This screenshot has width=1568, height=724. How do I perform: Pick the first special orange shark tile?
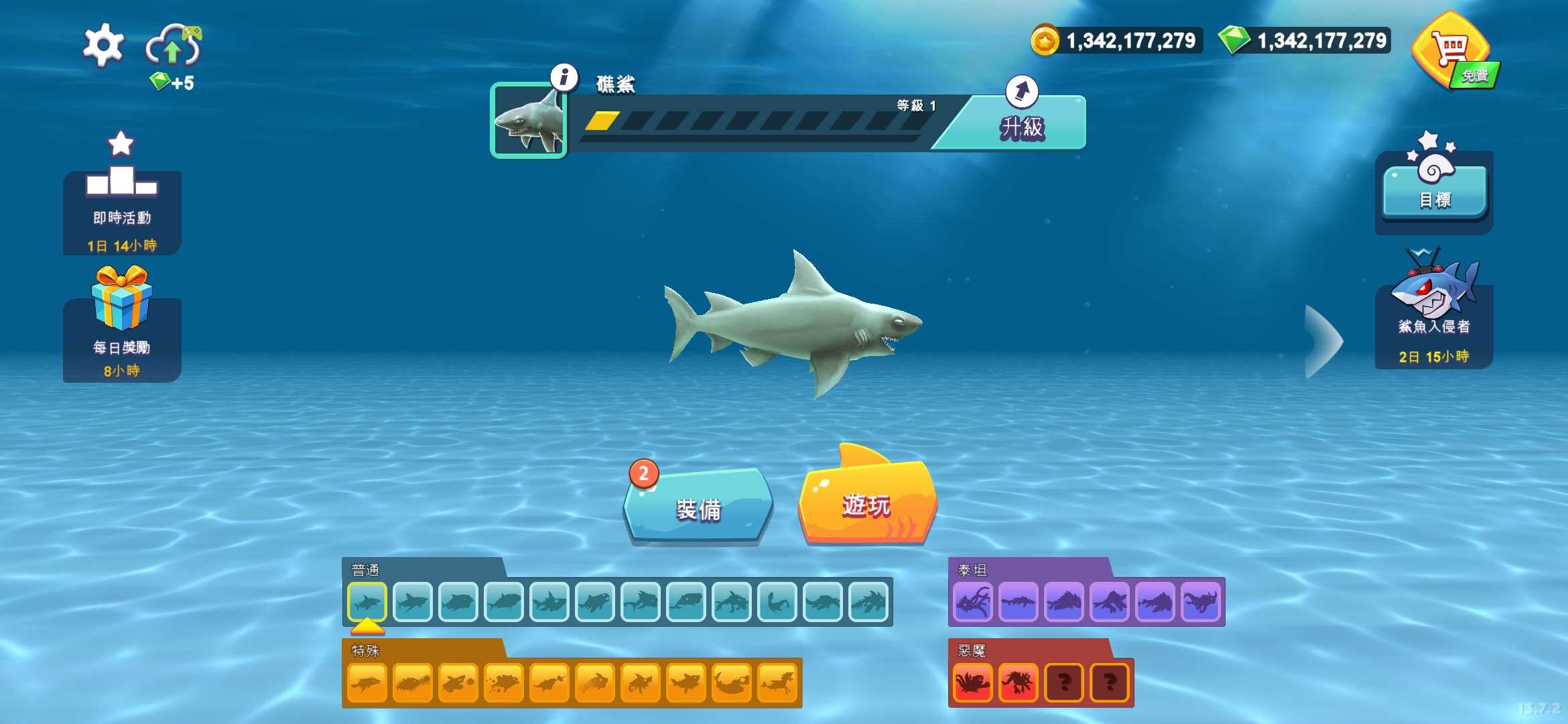tap(367, 682)
